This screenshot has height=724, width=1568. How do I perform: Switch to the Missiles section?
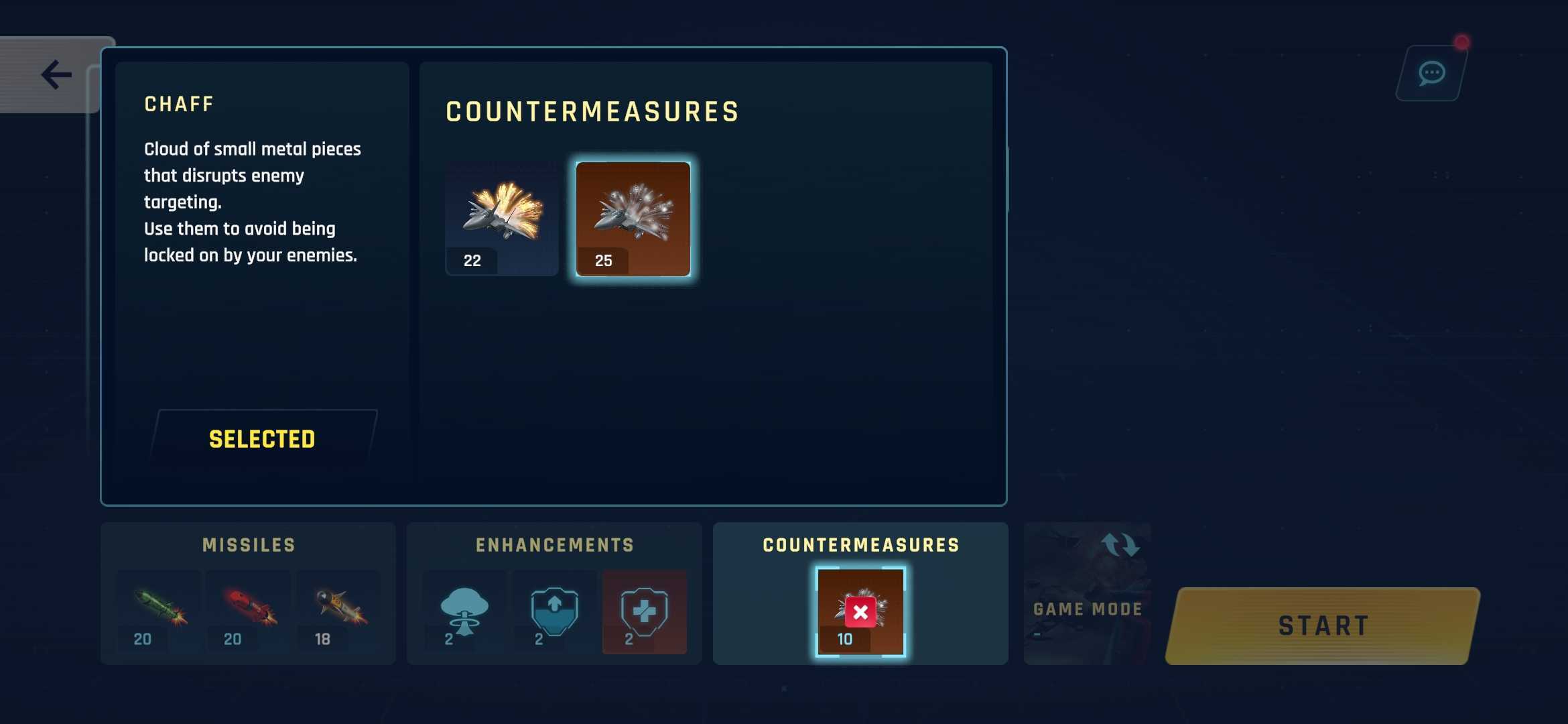point(249,545)
